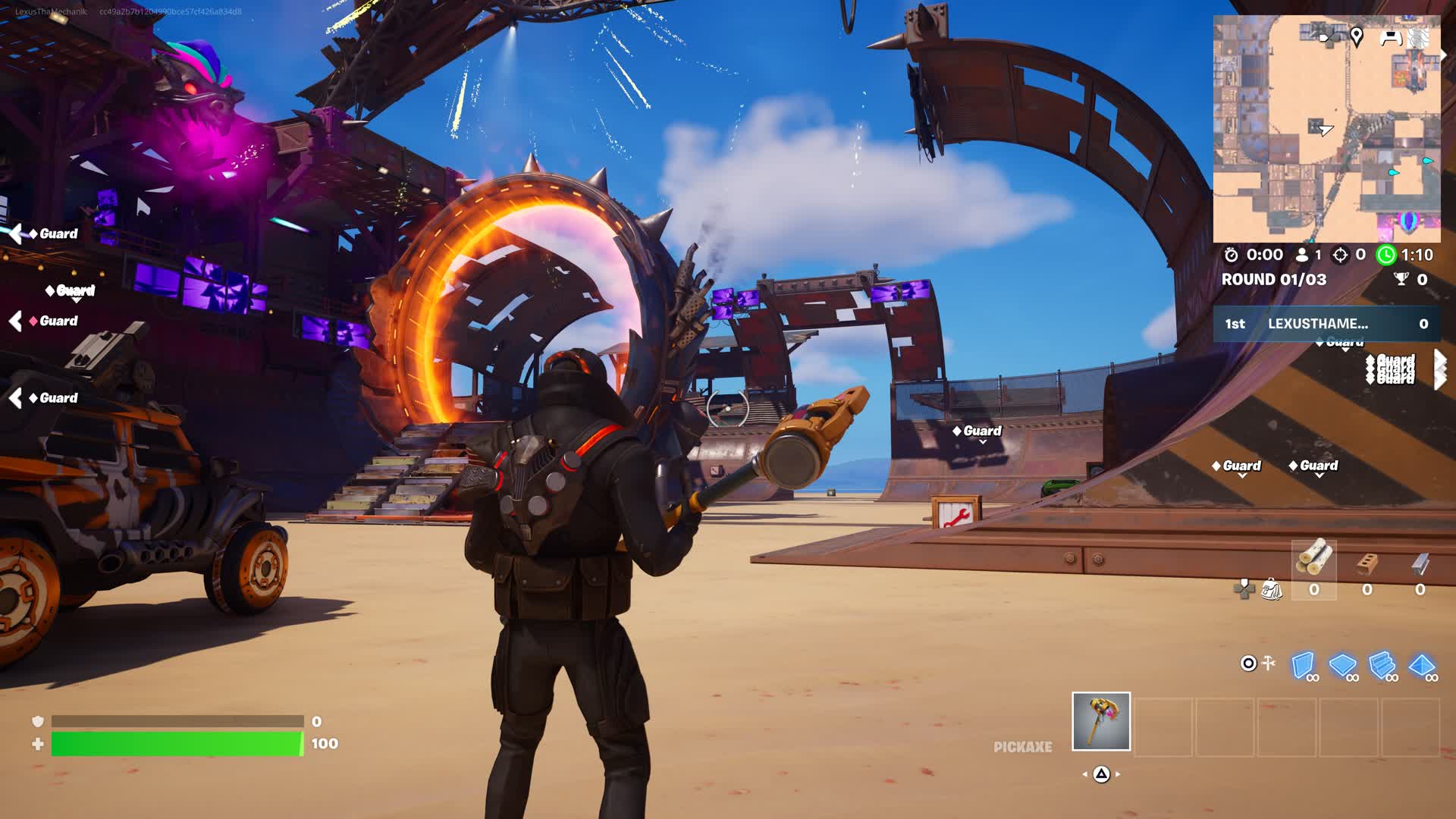The width and height of the screenshot is (1456, 819).
Task: Click the stopwatch timer icon
Action: click(1232, 255)
